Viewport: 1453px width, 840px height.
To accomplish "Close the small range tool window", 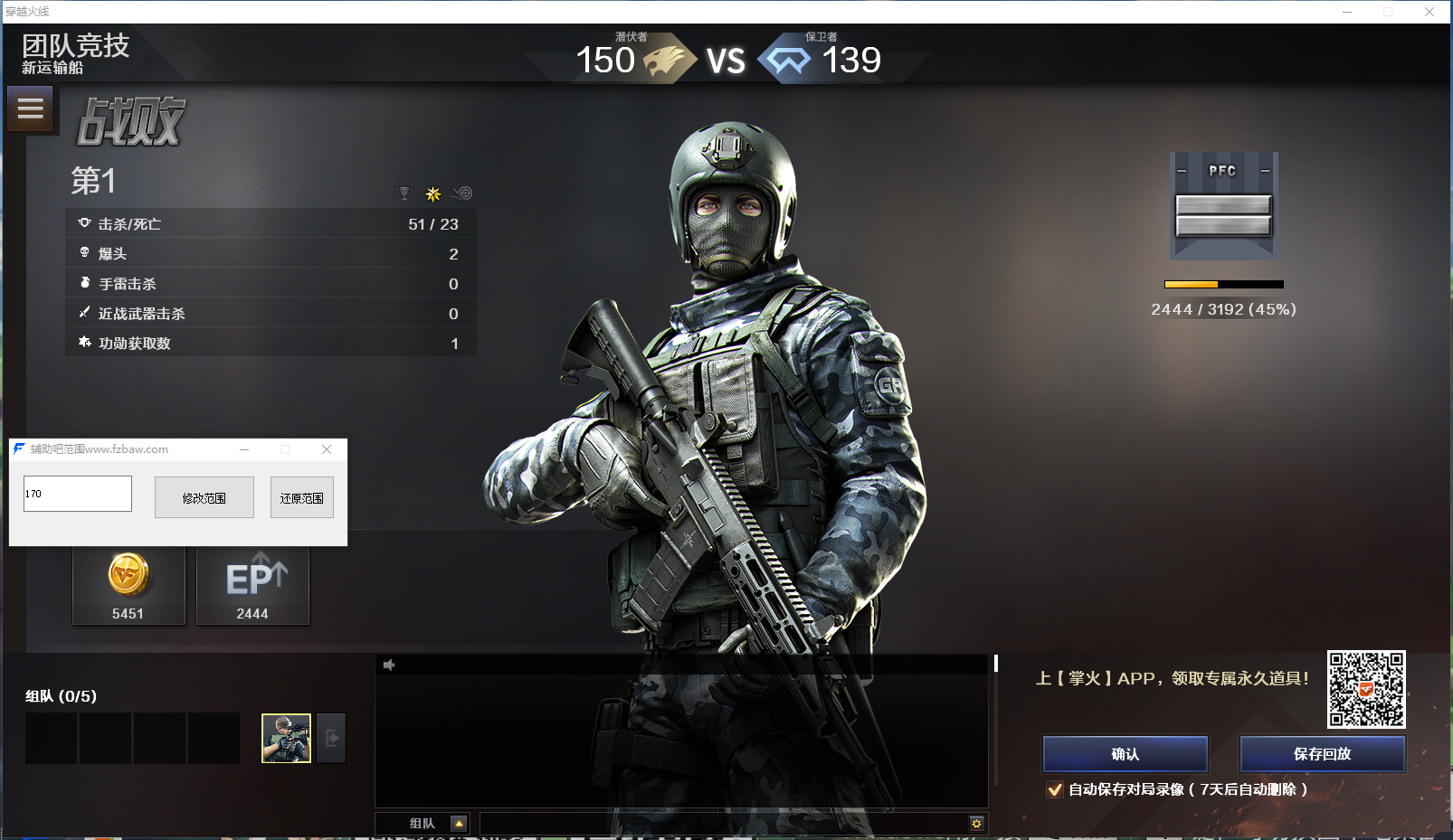I will 327,449.
